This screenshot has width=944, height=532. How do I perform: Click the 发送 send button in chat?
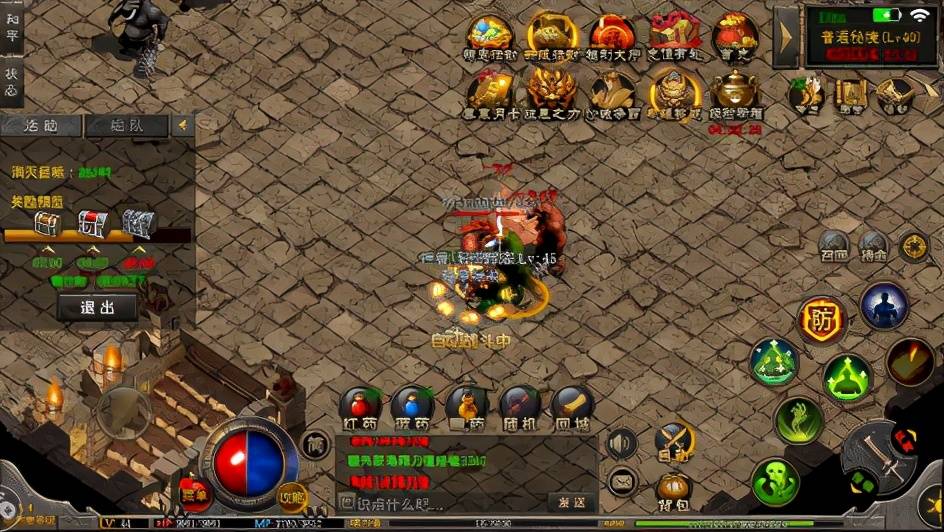(572, 502)
